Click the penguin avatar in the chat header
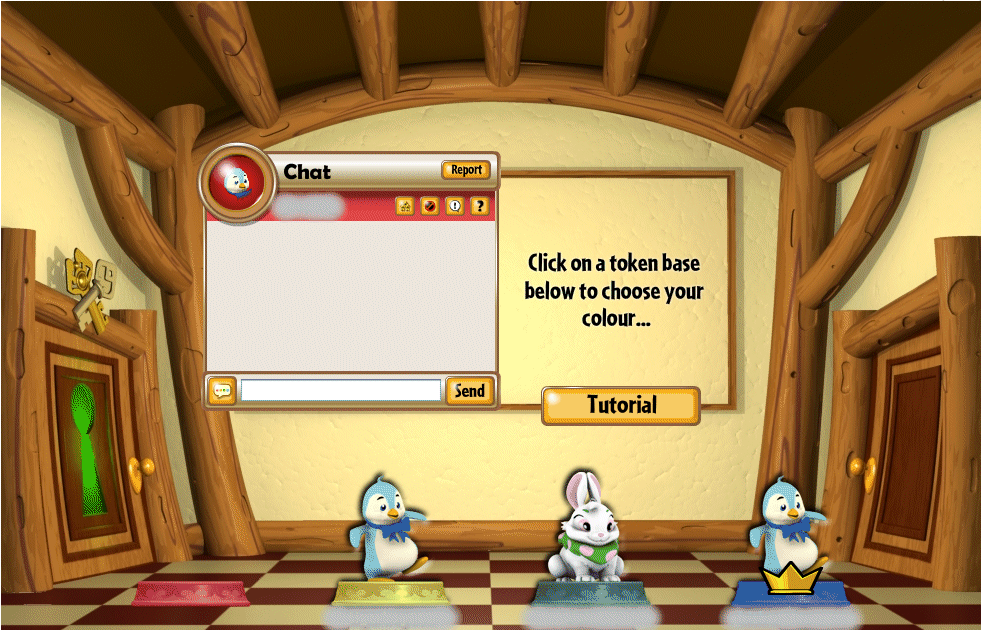Screen dimensions: 981x630 237,181
